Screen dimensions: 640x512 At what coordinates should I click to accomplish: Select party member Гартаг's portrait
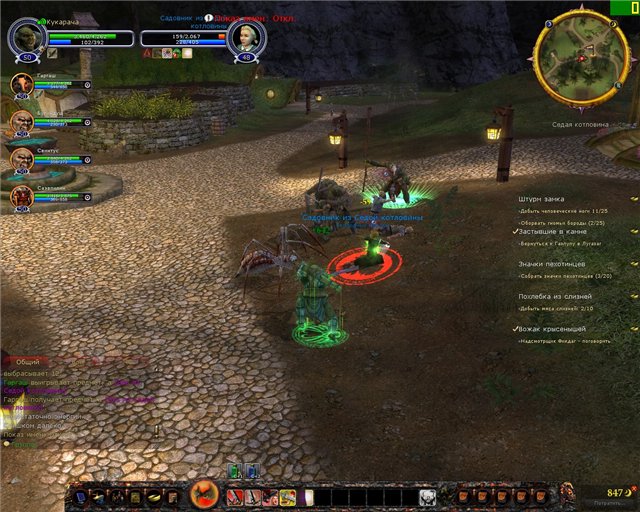(x=22, y=85)
